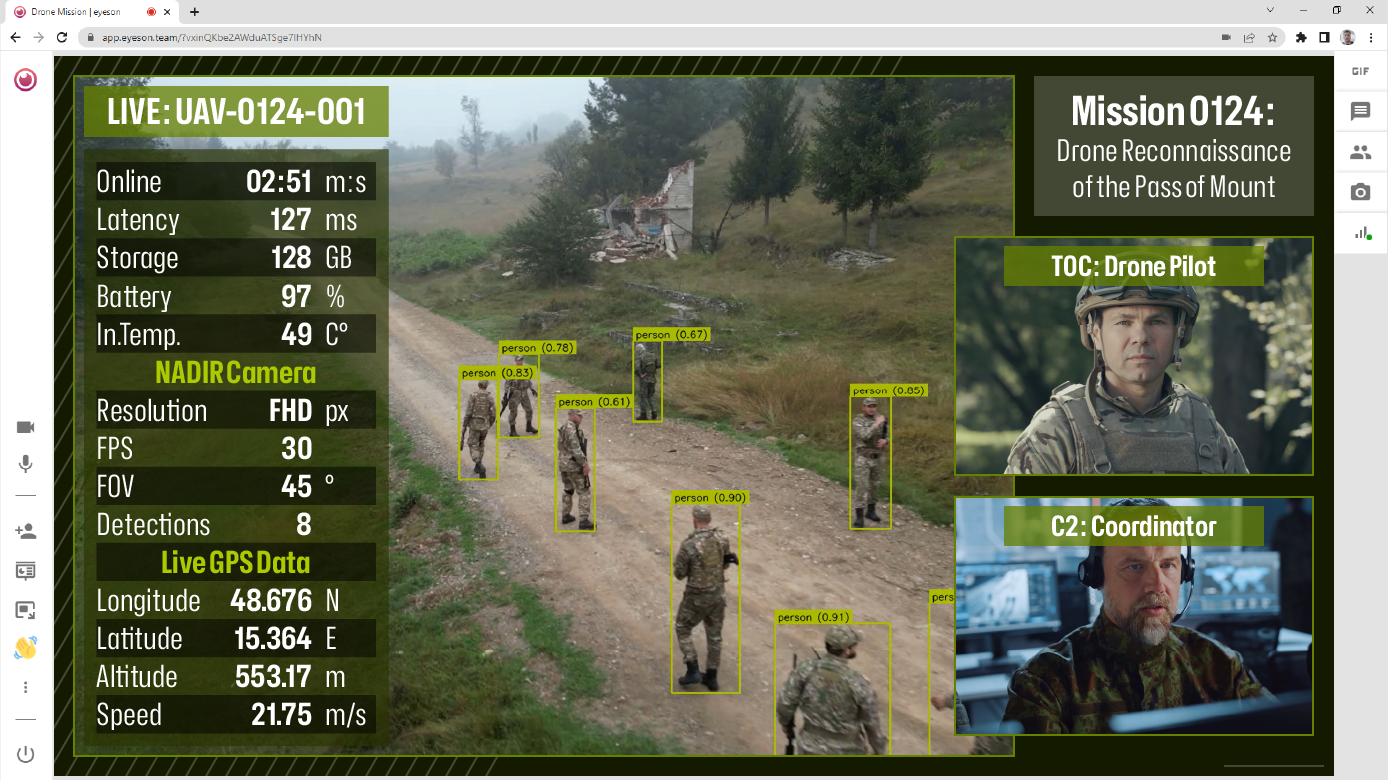
Task: Open the browser extensions menu
Action: pyautogui.click(x=1300, y=37)
